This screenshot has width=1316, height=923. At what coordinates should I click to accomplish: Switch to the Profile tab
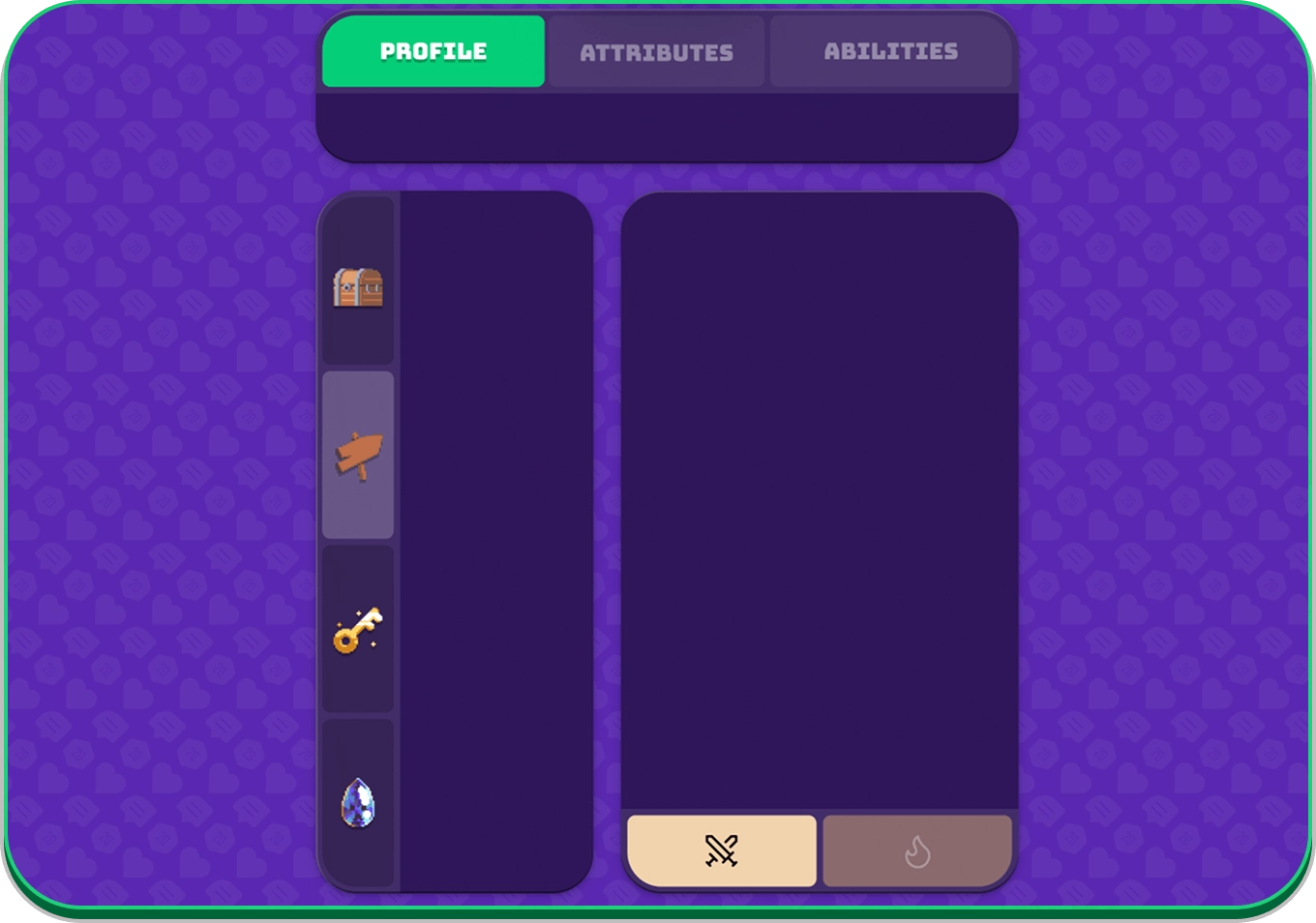click(x=434, y=51)
